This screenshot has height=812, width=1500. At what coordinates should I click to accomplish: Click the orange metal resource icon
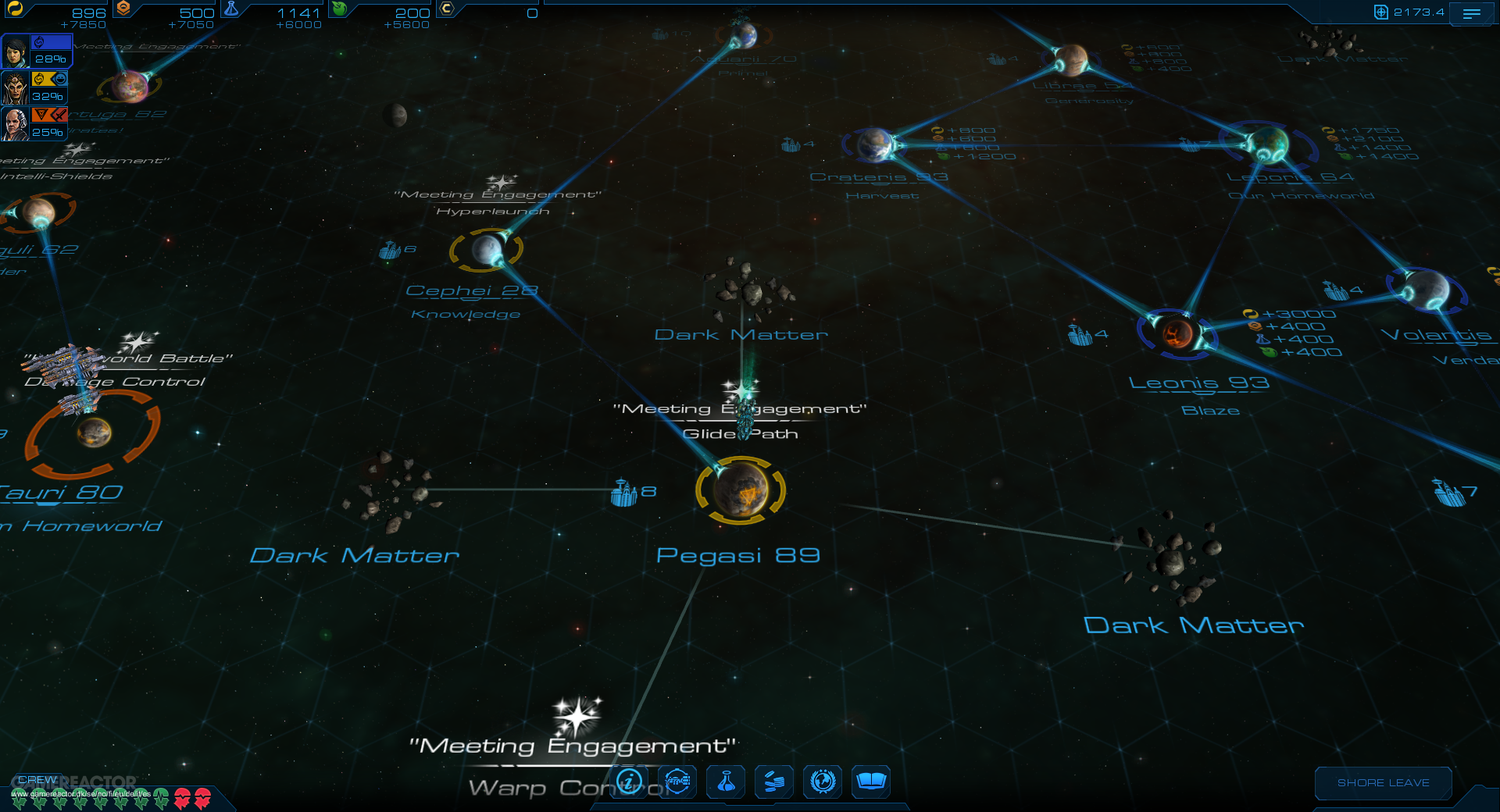pyautogui.click(x=123, y=9)
